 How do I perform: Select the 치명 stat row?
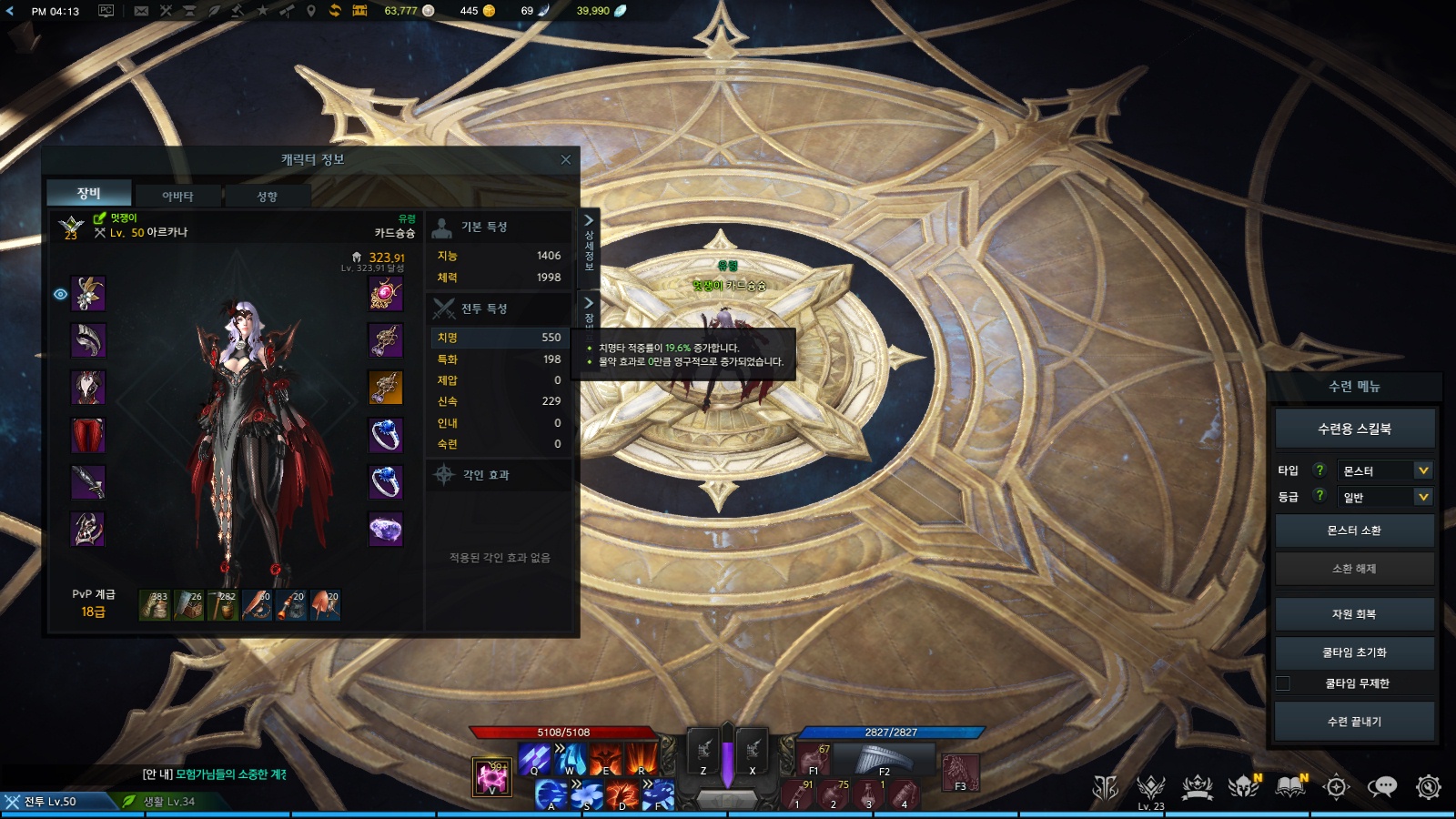499,338
